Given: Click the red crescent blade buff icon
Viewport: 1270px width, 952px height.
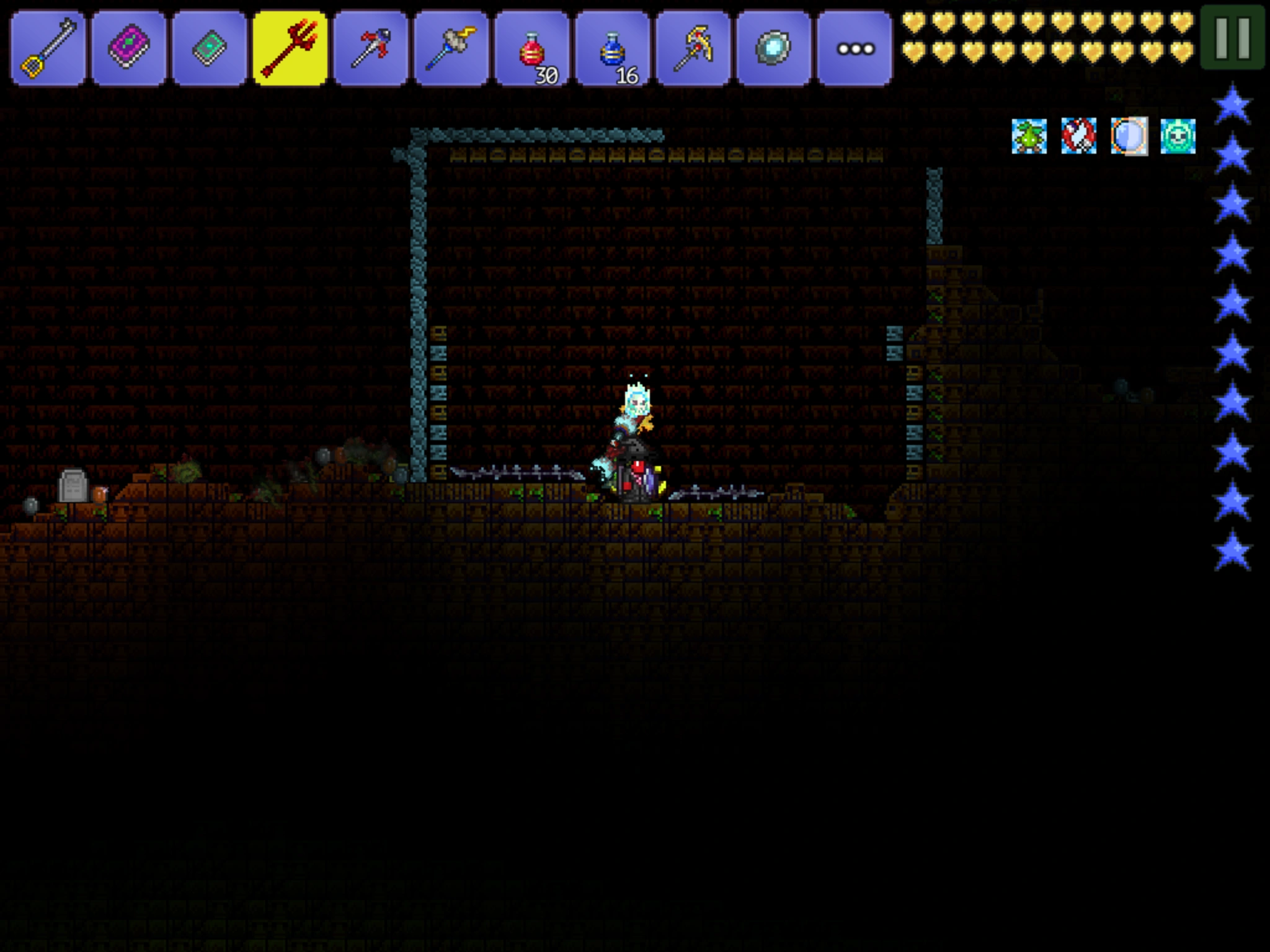Looking at the screenshot, I should coord(1079,136).
